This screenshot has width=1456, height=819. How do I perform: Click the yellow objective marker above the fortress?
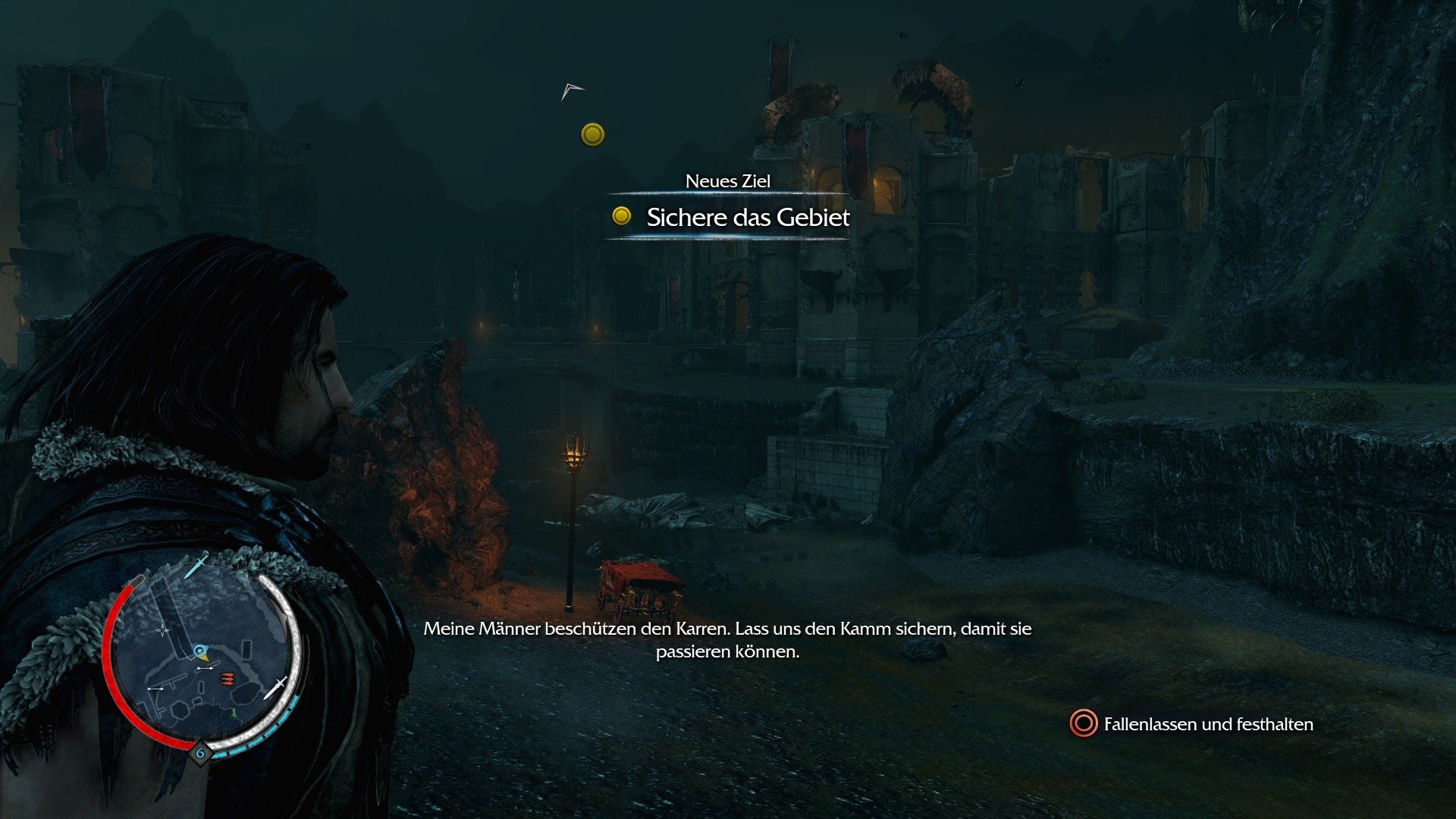pos(591,134)
